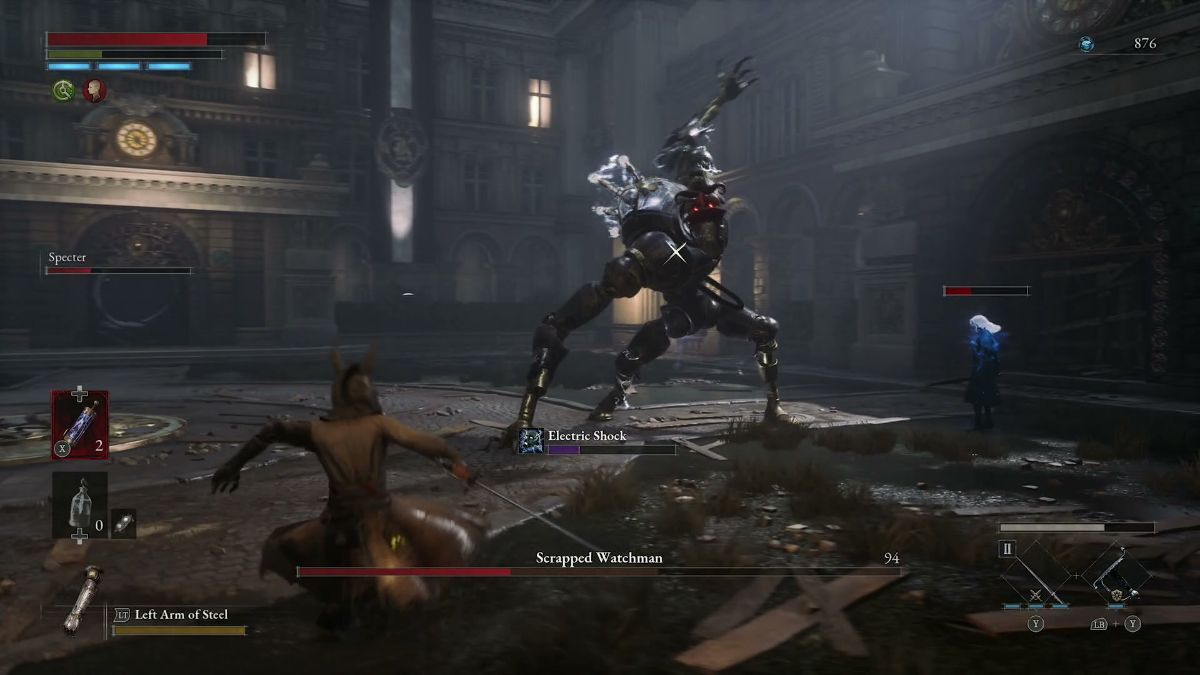Image resolution: width=1200 pixels, height=675 pixels.
Task: Click the small wrapped item icon beside lamp
Action: pos(123,524)
